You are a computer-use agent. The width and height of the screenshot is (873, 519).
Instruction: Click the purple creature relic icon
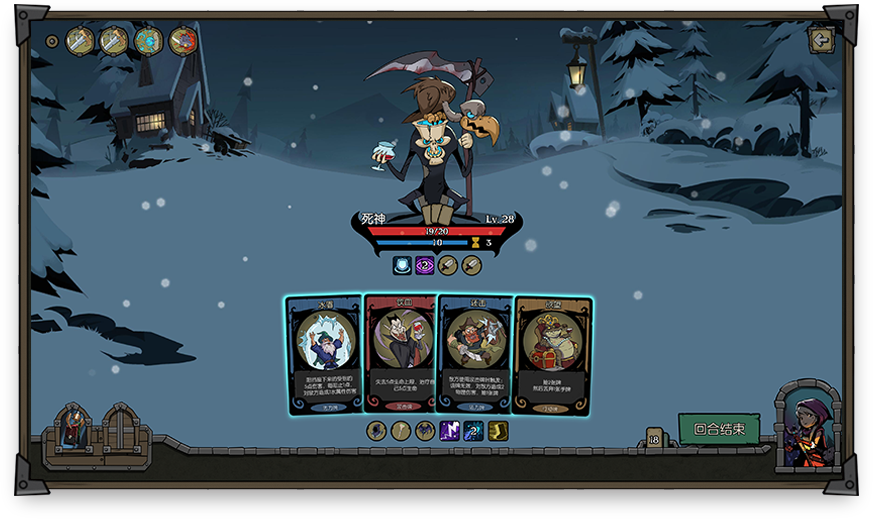[183, 41]
